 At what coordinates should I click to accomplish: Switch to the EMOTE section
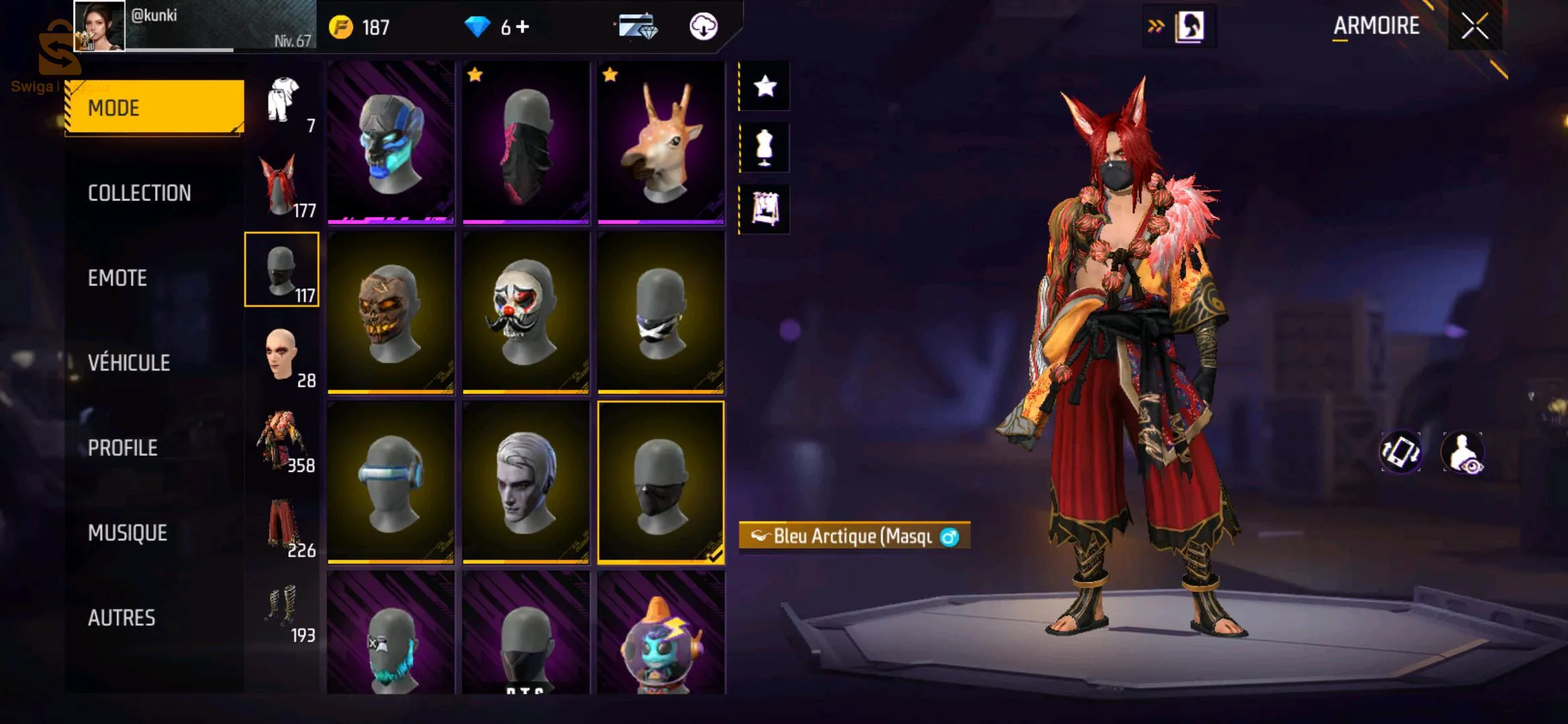tap(117, 278)
